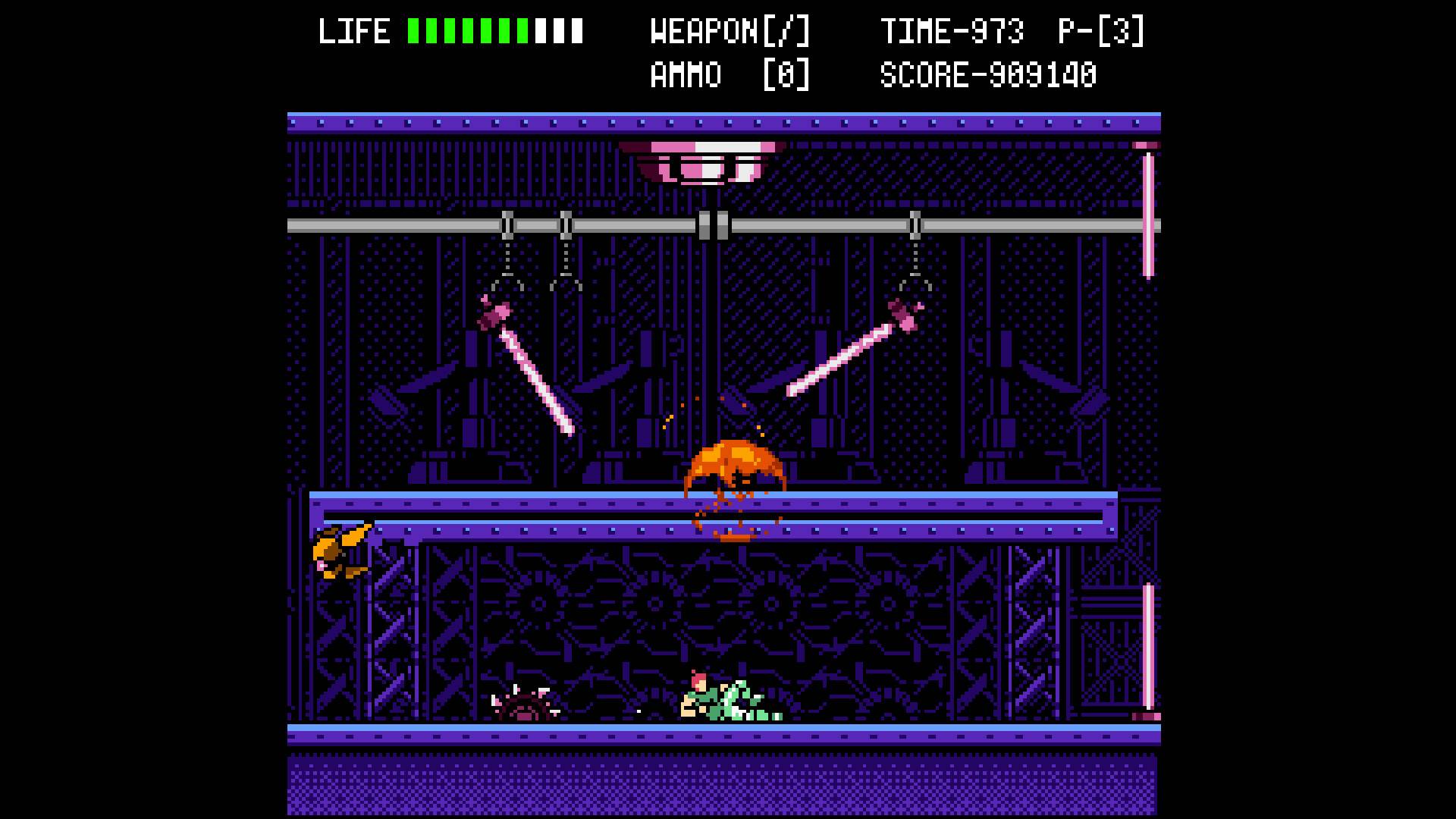This screenshot has height=819, width=1456.
Task: Select the TIME-973 HUD readout
Action: [952, 32]
